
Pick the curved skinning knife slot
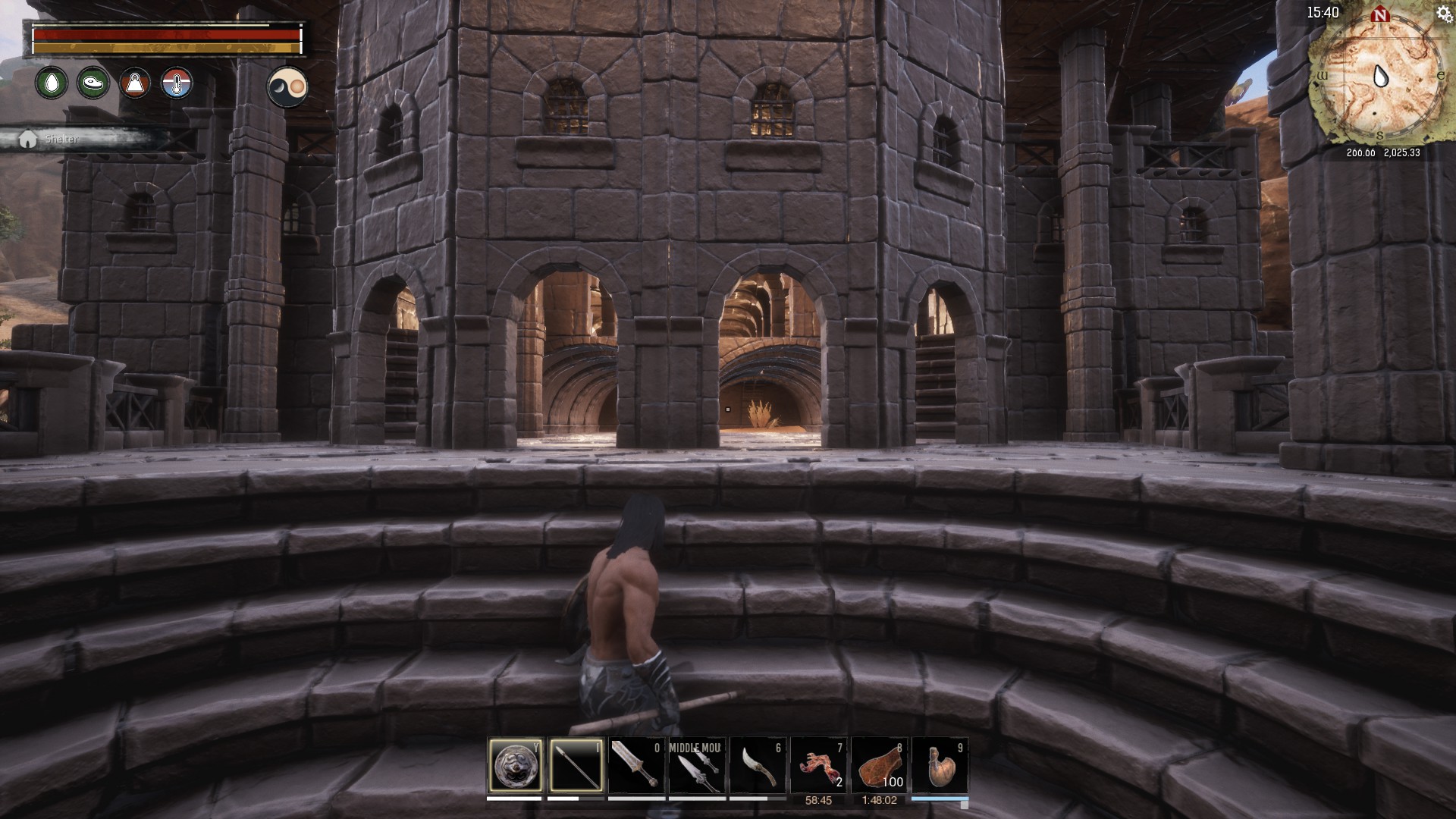coord(758,765)
